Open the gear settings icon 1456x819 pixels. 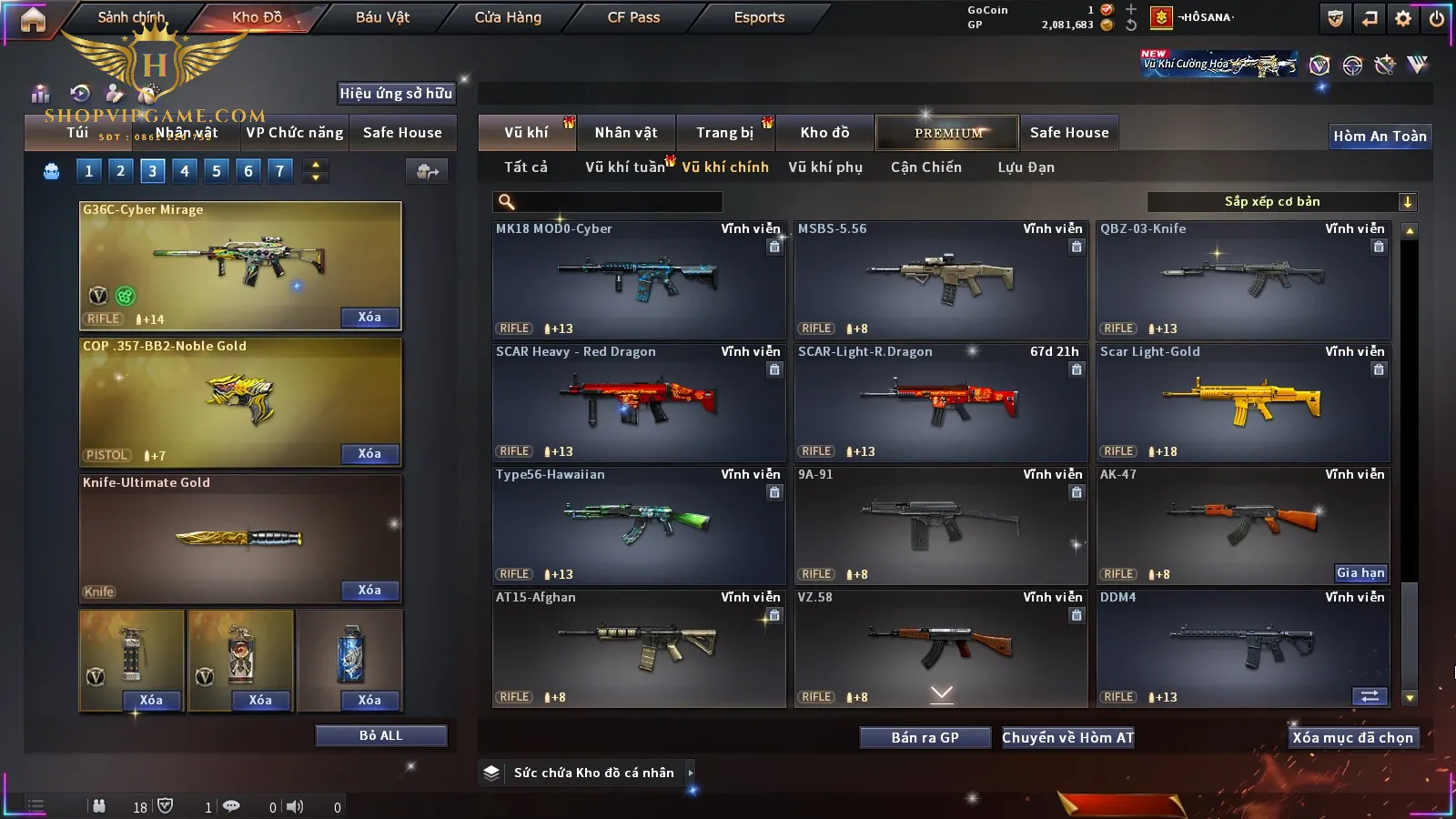click(x=1403, y=18)
